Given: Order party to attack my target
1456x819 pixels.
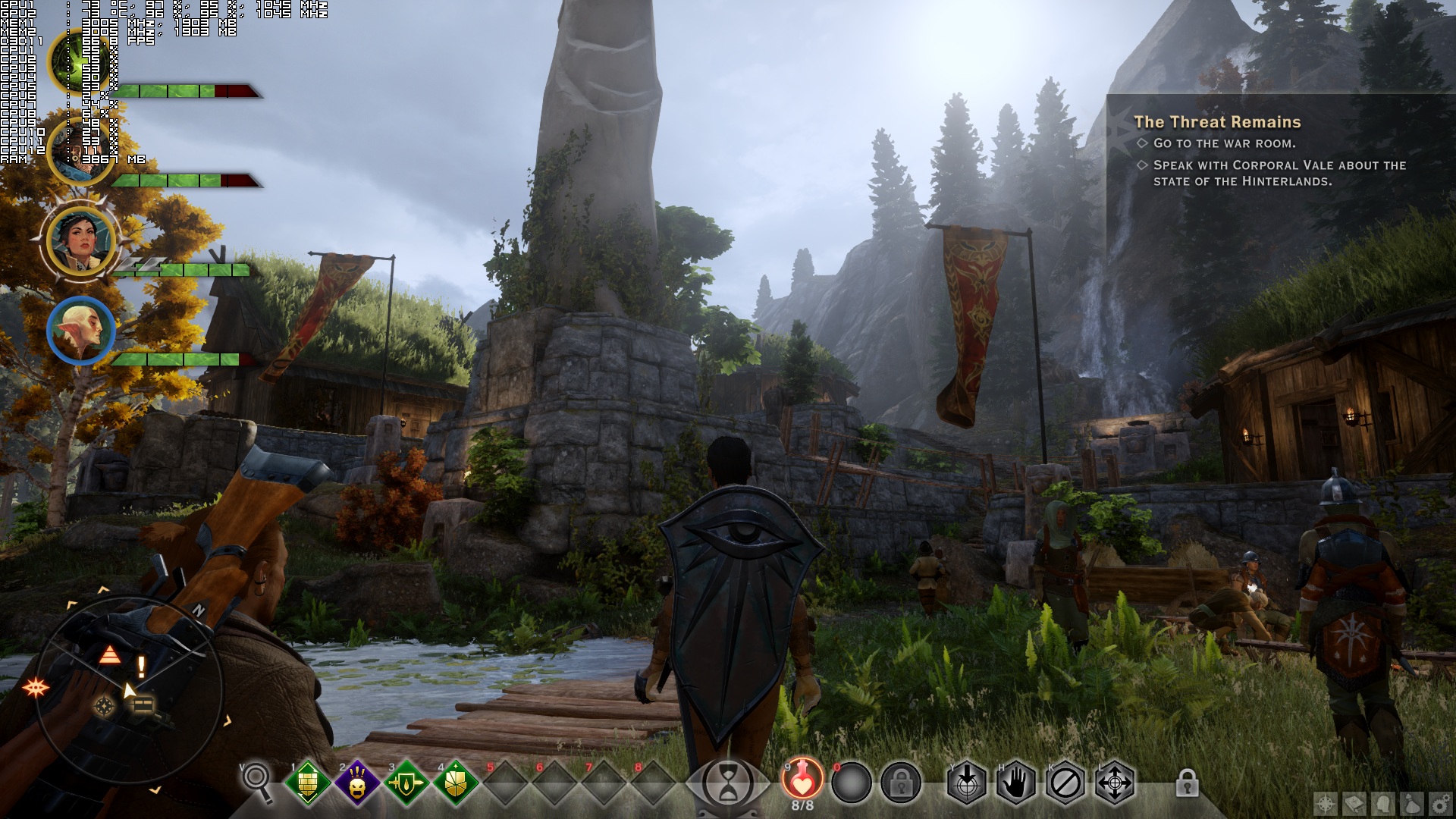Looking at the screenshot, I should click(966, 783).
